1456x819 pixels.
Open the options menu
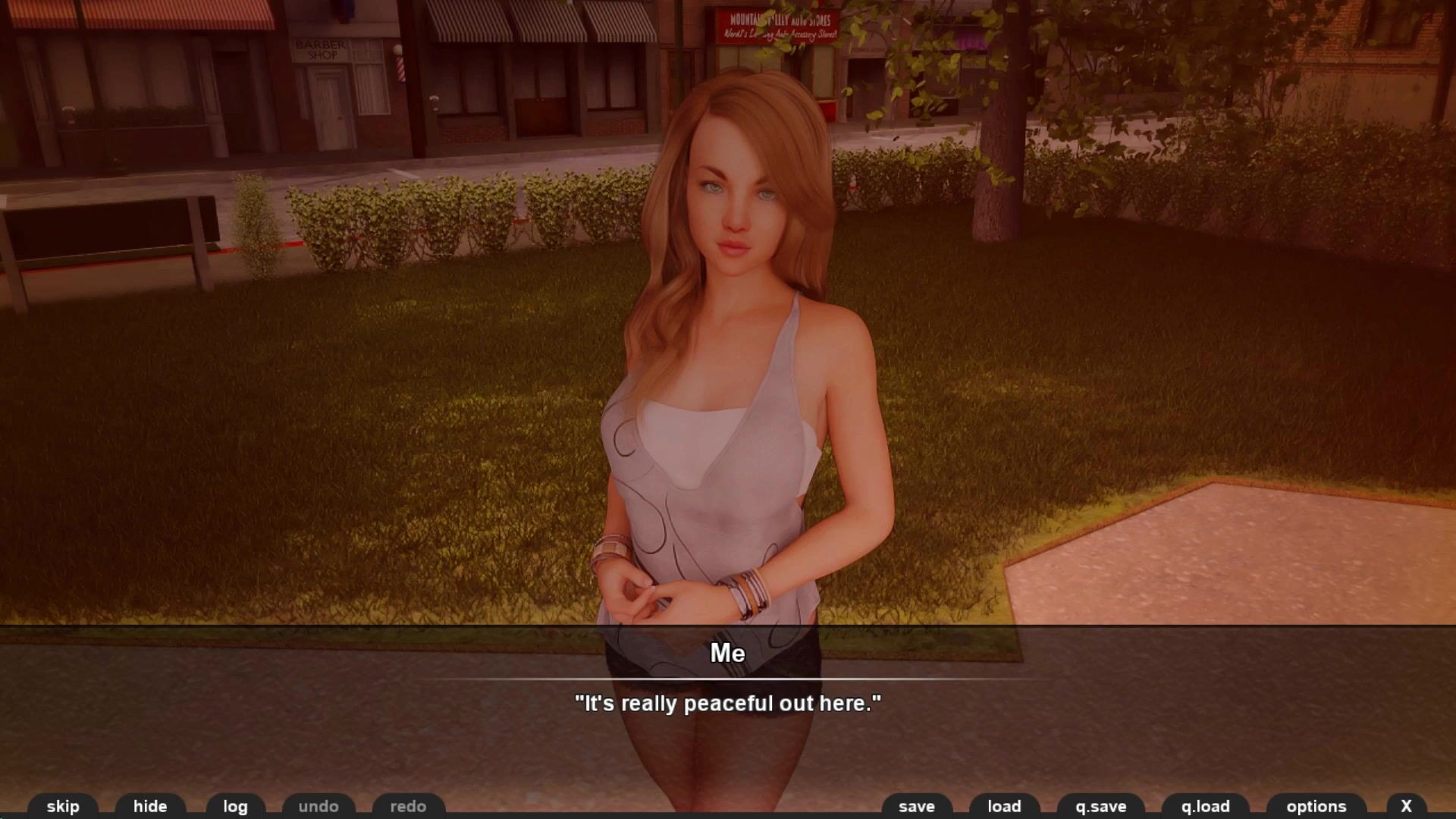[1316, 806]
